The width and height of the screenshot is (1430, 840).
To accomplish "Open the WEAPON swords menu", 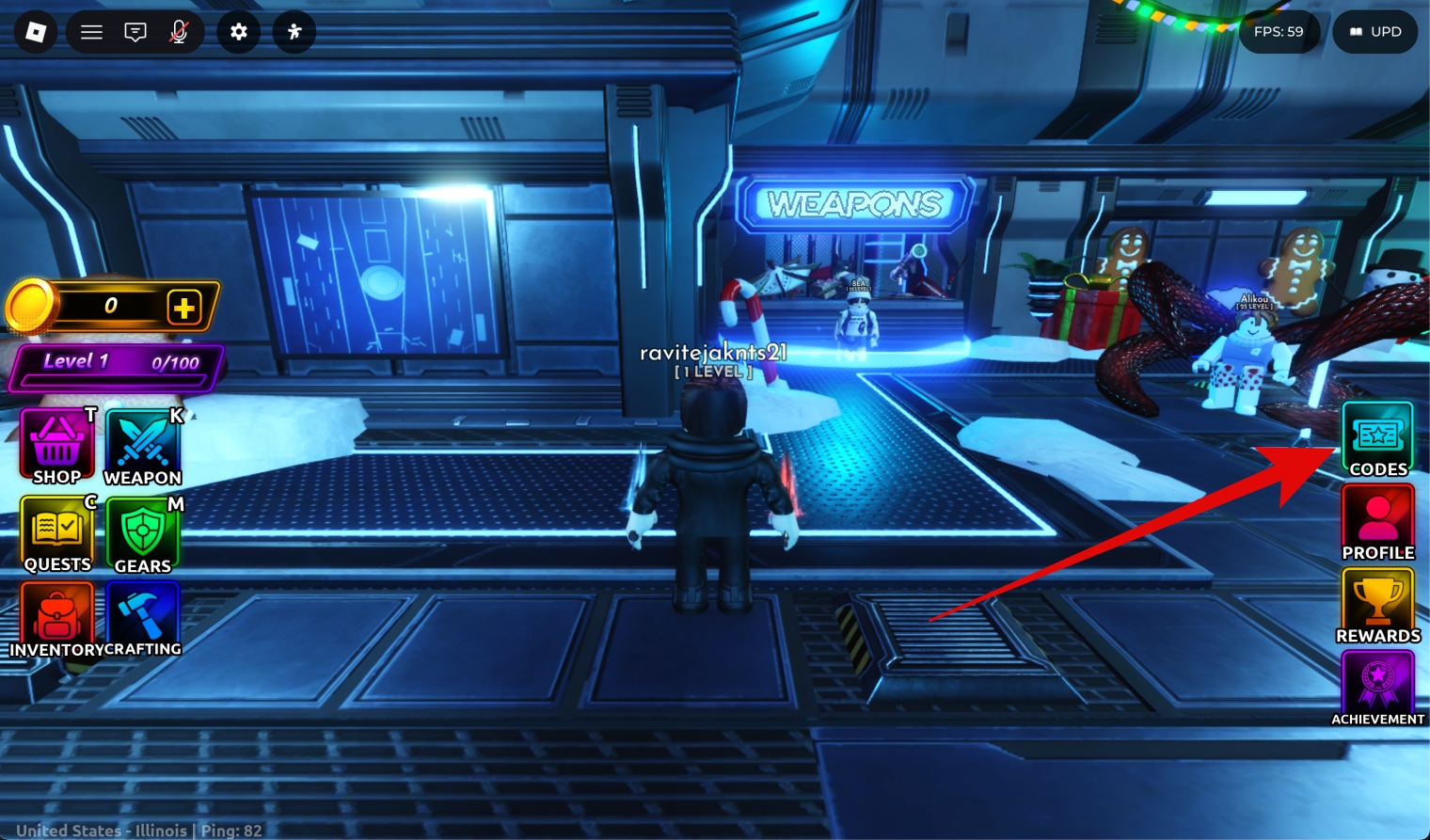I will coord(143,442).
